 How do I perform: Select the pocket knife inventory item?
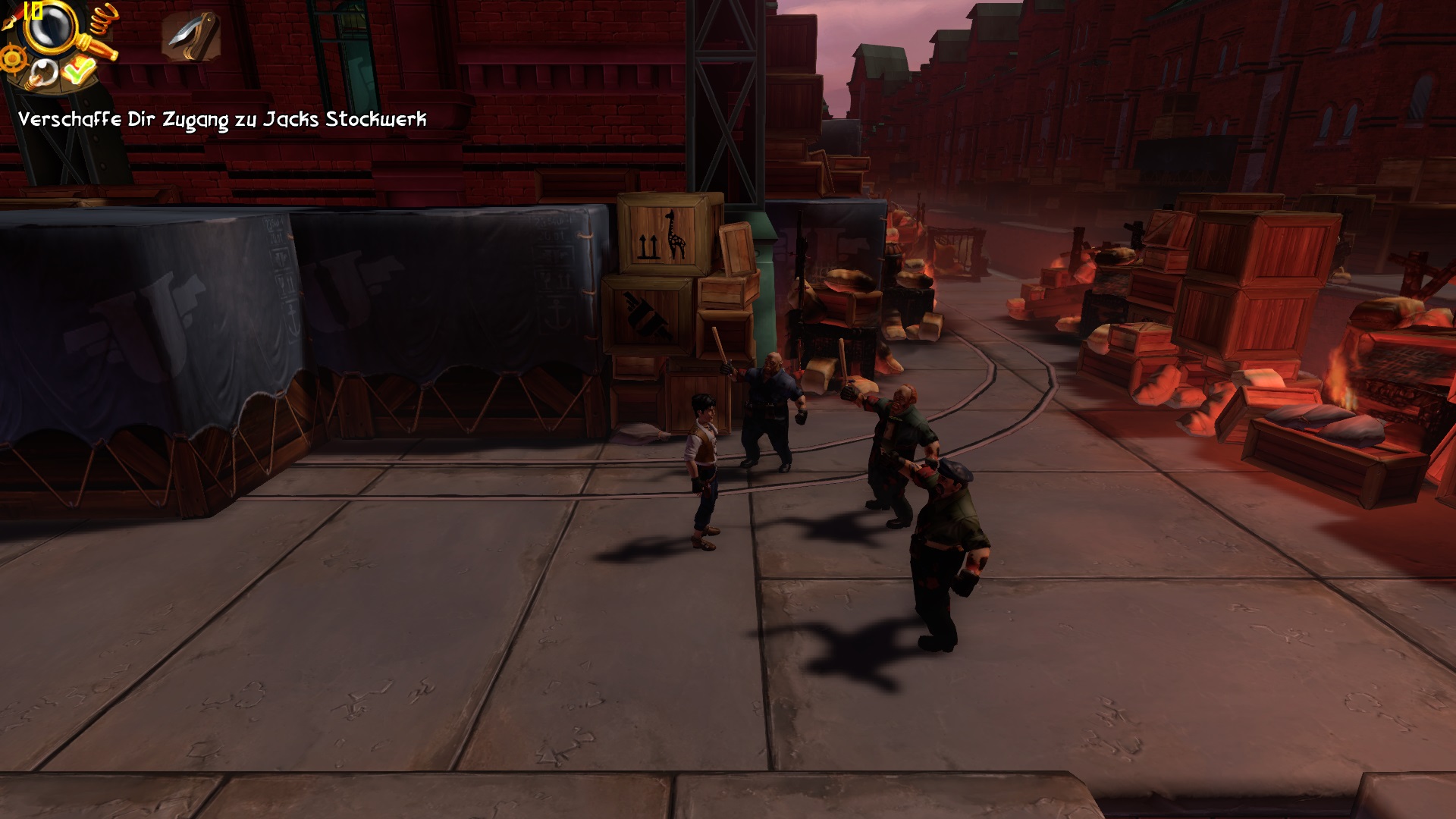190,36
